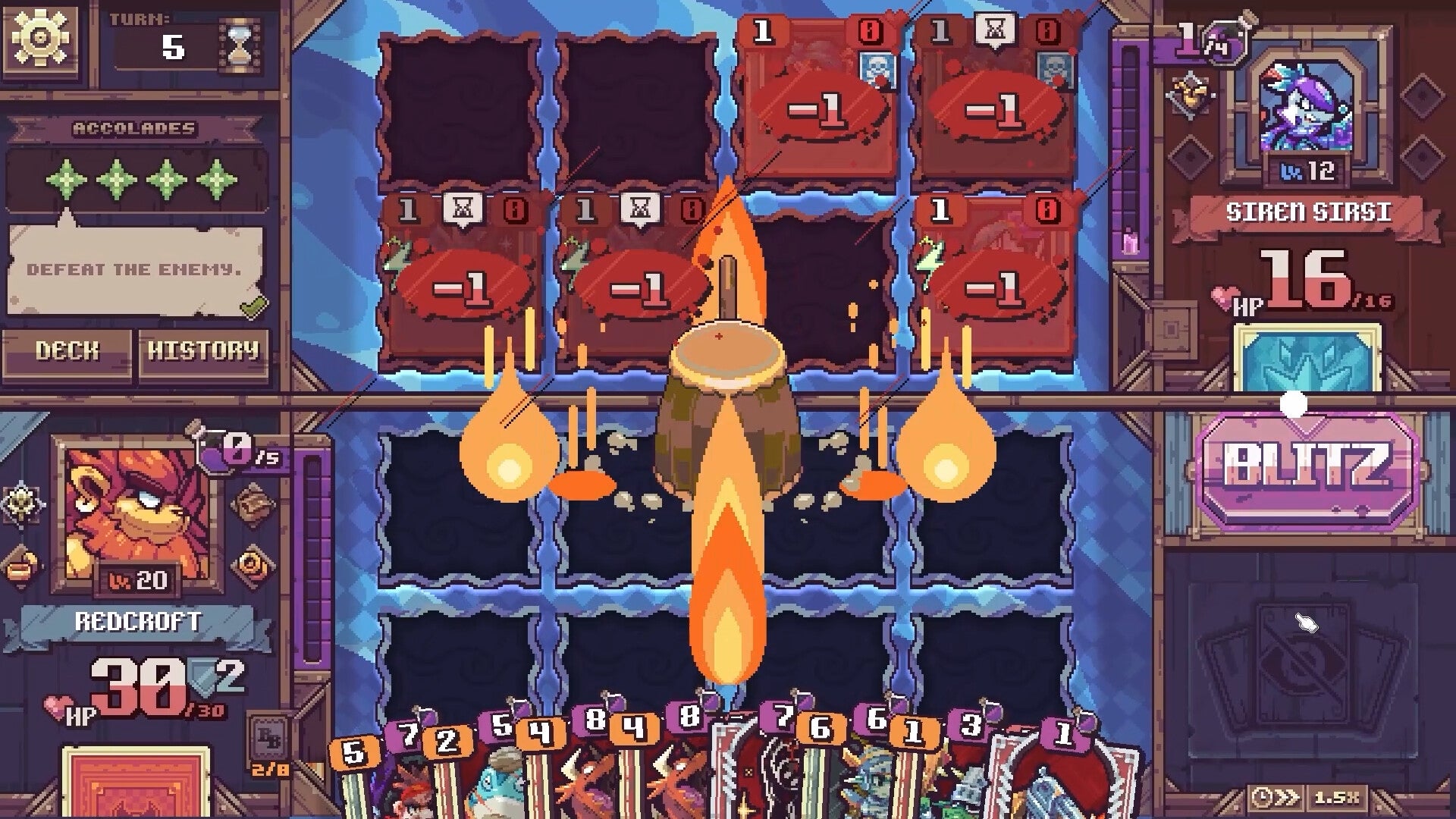Click the yellow trinket icon near Siren Sirsi

click(x=1188, y=95)
